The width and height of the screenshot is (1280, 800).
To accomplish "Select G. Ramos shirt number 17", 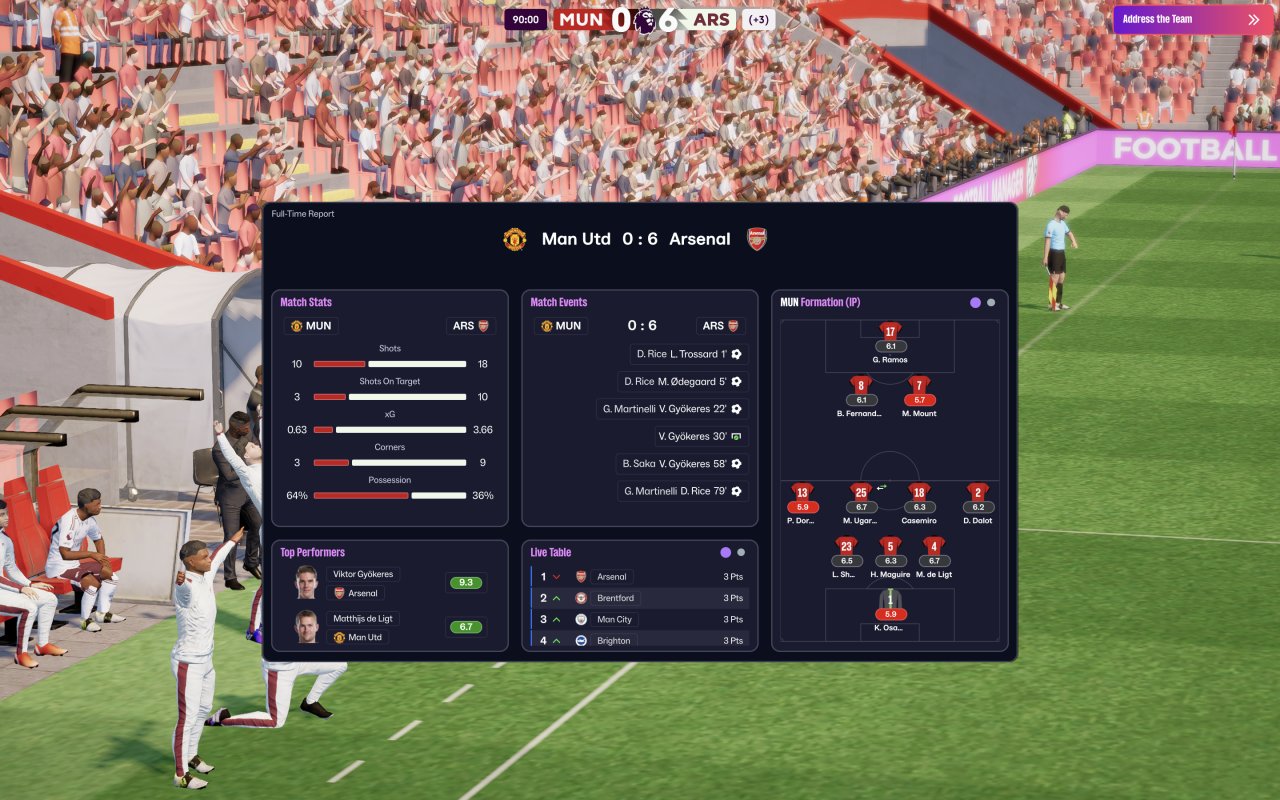I will coord(890,332).
